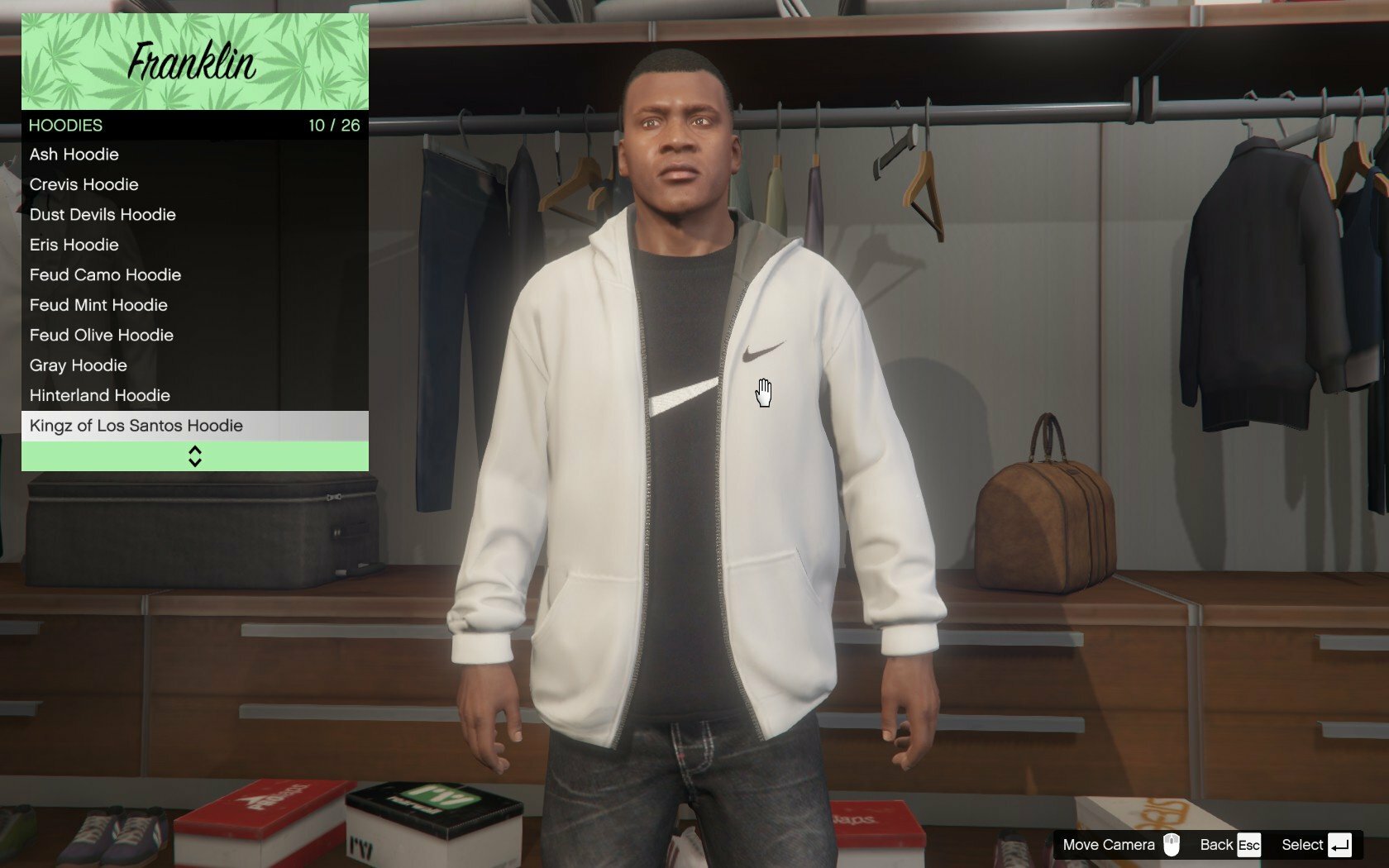Click the Select button

(1315, 845)
